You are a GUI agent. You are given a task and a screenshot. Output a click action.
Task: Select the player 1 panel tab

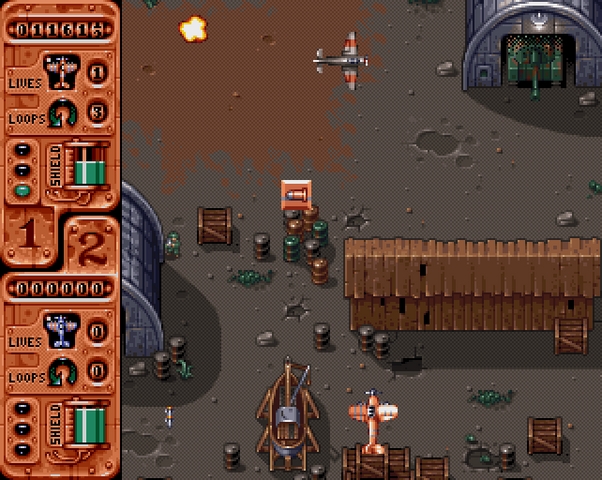point(29,234)
